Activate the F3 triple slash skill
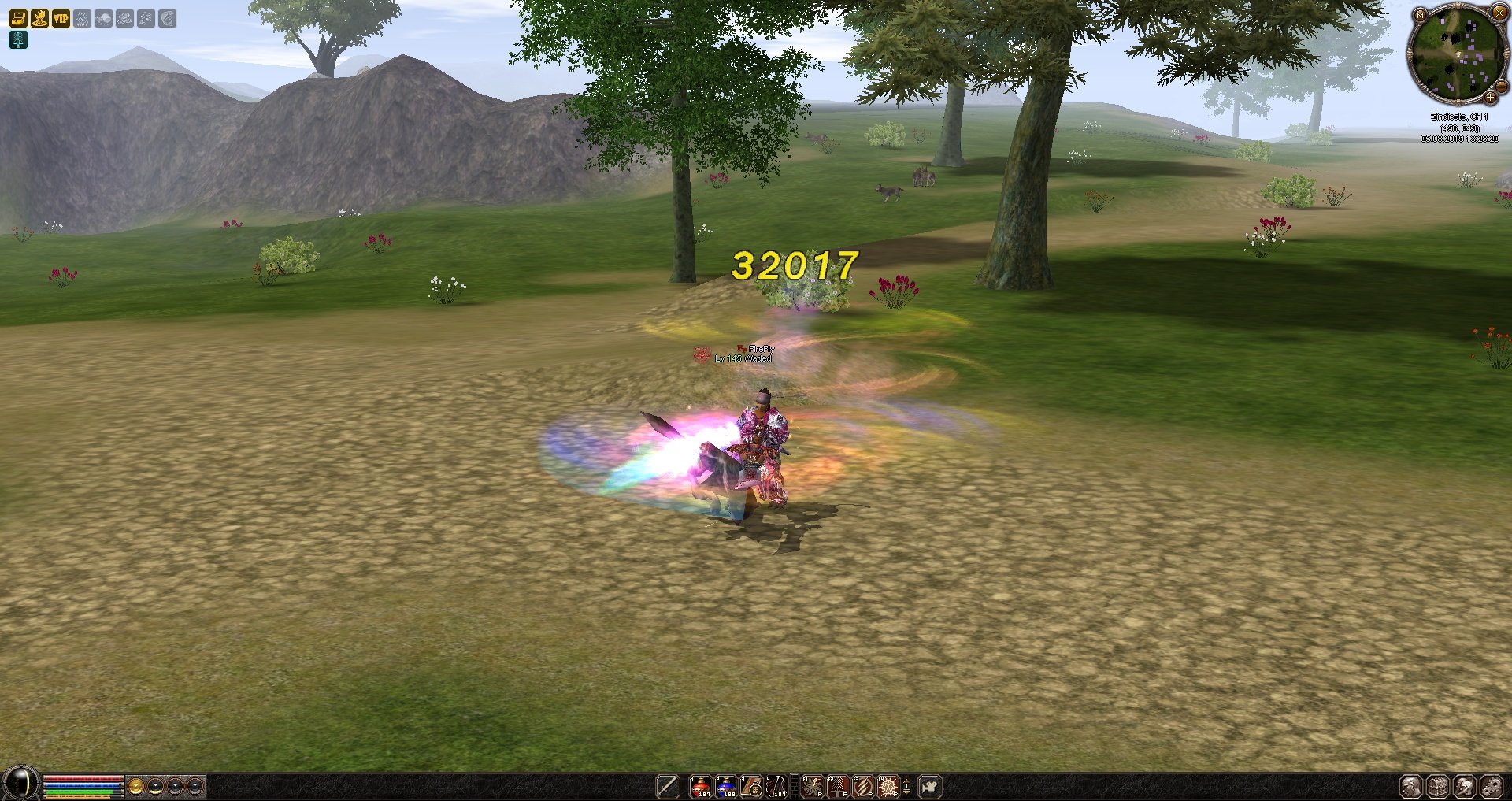The width and height of the screenshot is (1512, 801). coord(862,786)
